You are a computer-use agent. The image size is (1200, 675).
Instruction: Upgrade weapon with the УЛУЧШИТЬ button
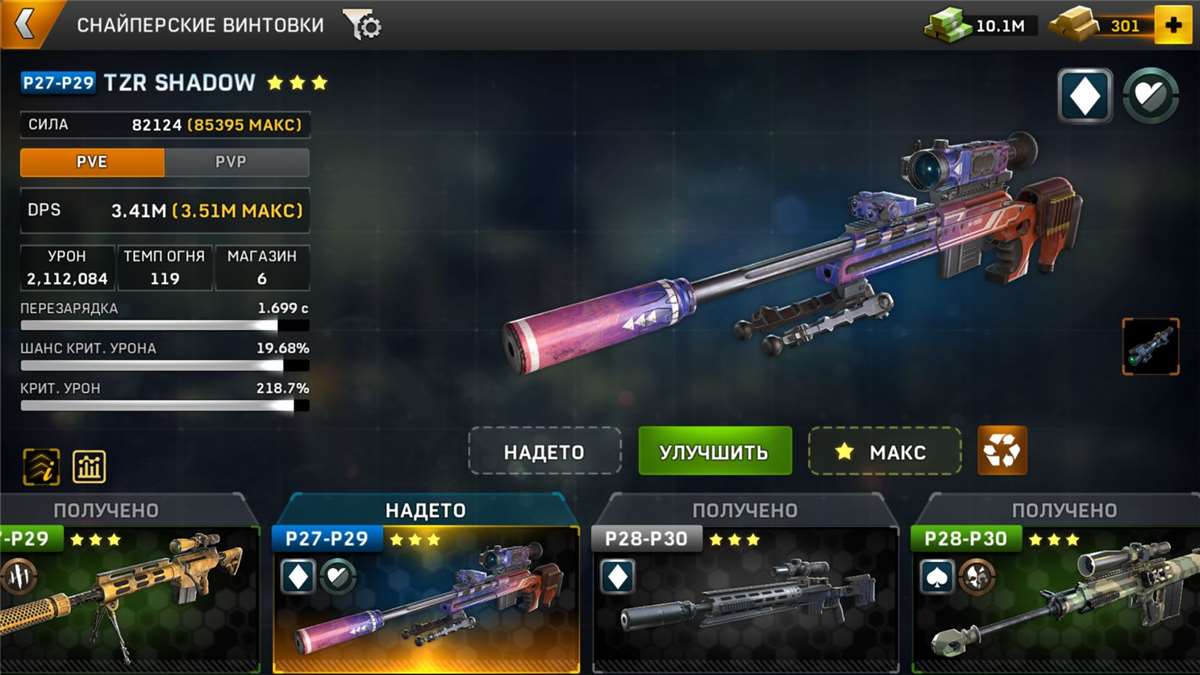coord(714,452)
